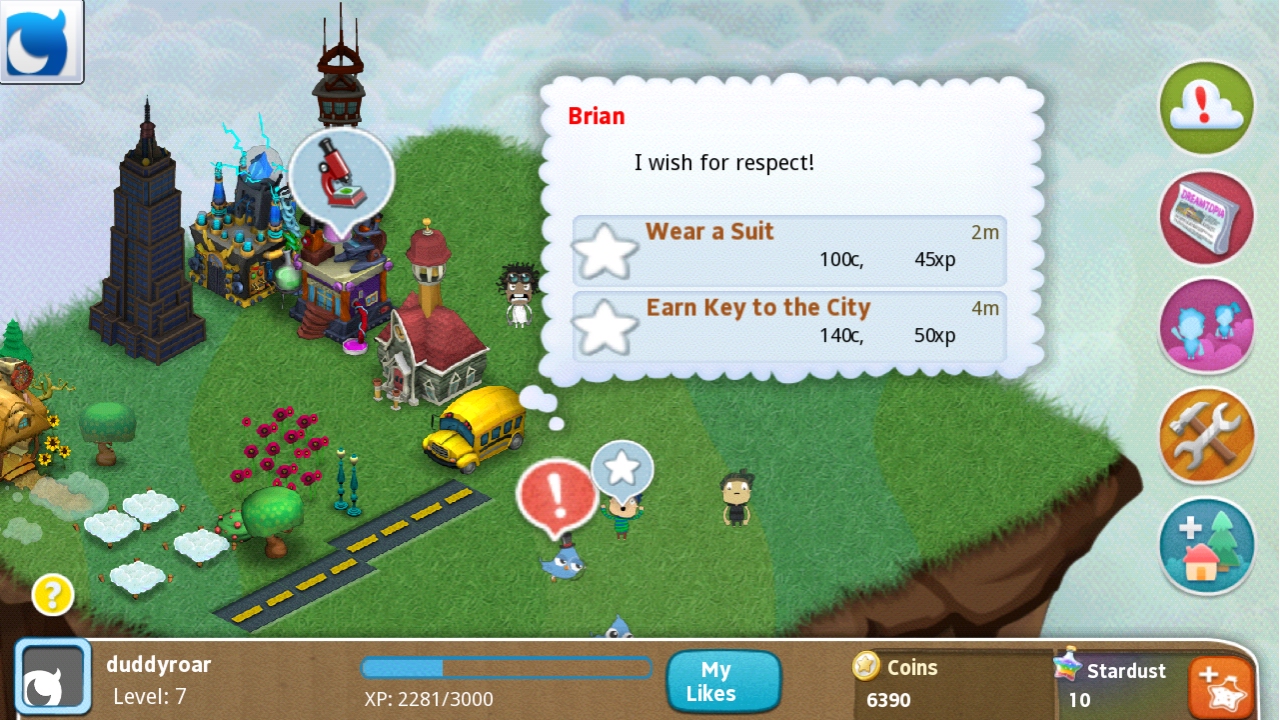
Task: Open the cloud alert notifications button
Action: pos(1206,107)
